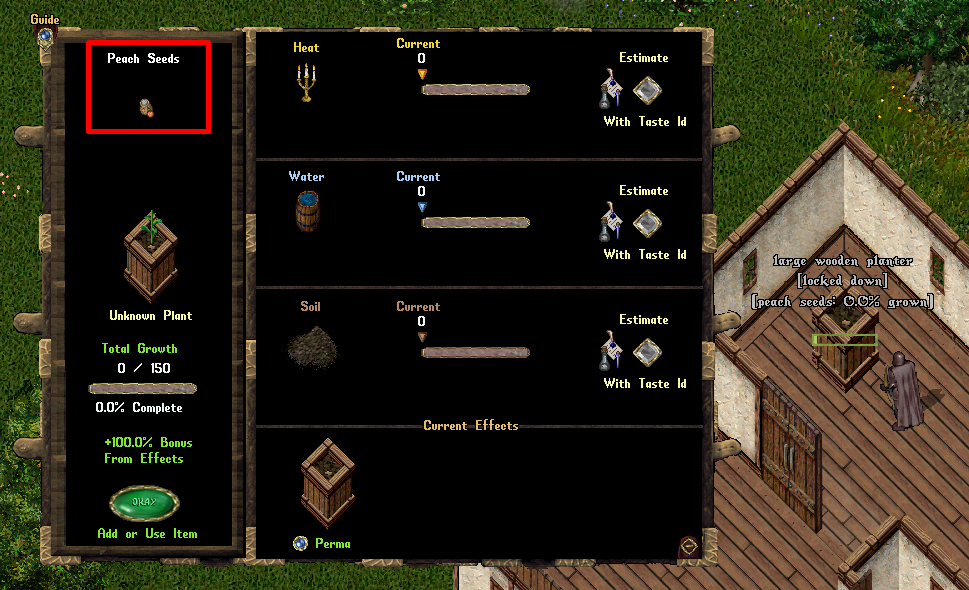Click the green OKAY button
969x590 pixels.
[x=145, y=503]
